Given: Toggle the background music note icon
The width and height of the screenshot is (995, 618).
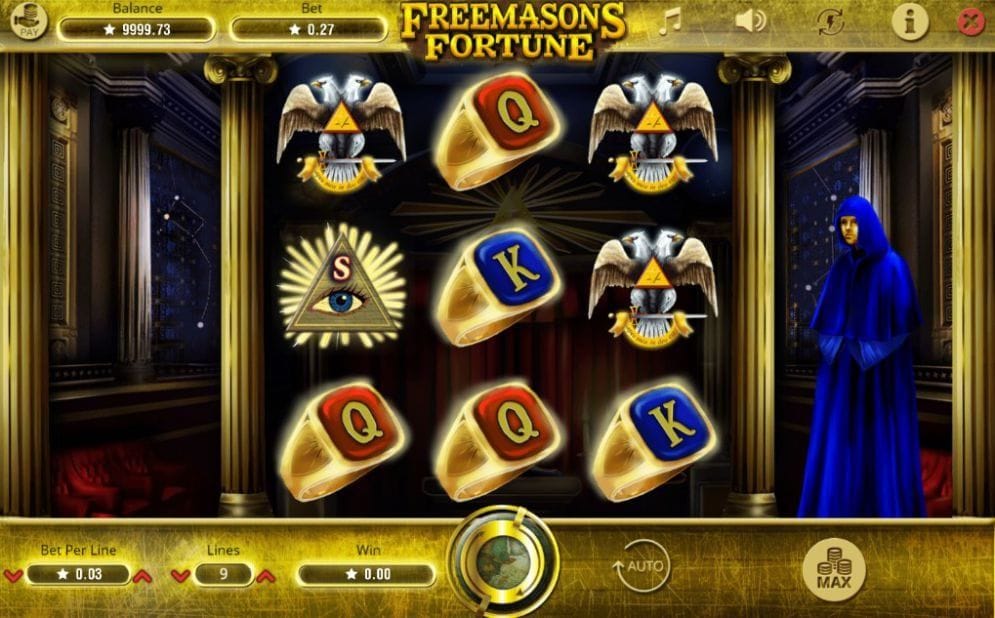Looking at the screenshot, I should click(x=668, y=20).
